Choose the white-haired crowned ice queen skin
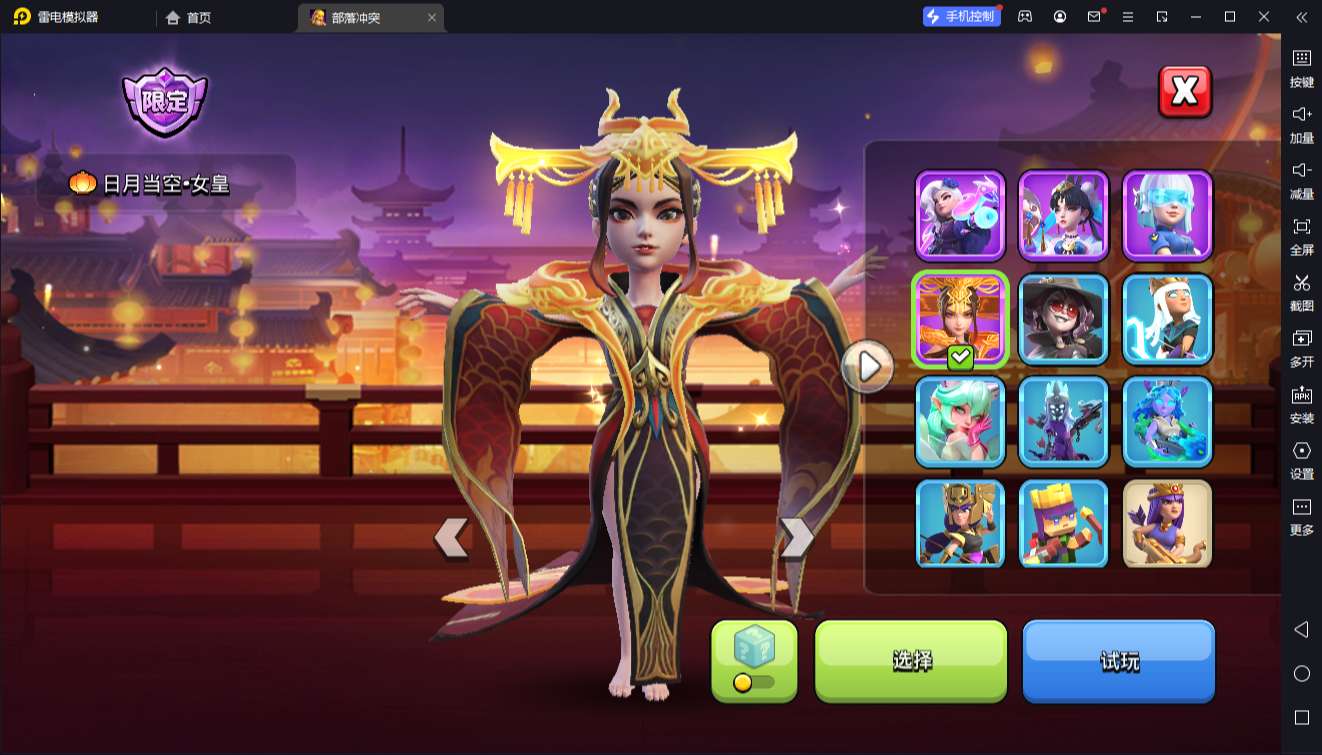The image size is (1322, 755). pyautogui.click(x=1167, y=318)
